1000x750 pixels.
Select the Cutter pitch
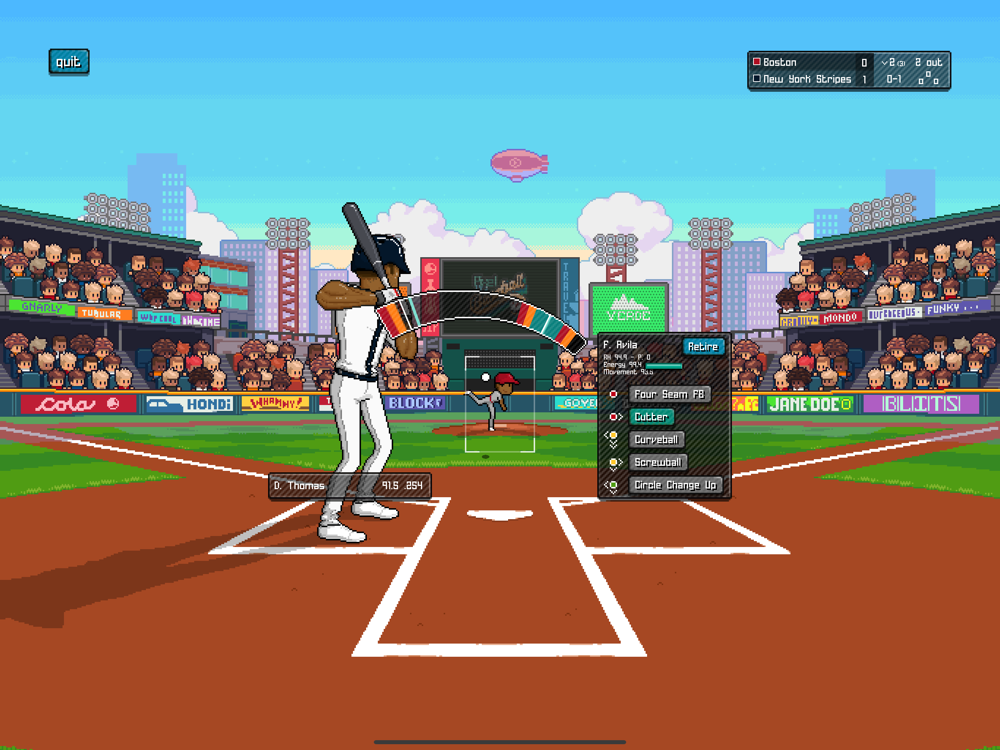click(651, 417)
